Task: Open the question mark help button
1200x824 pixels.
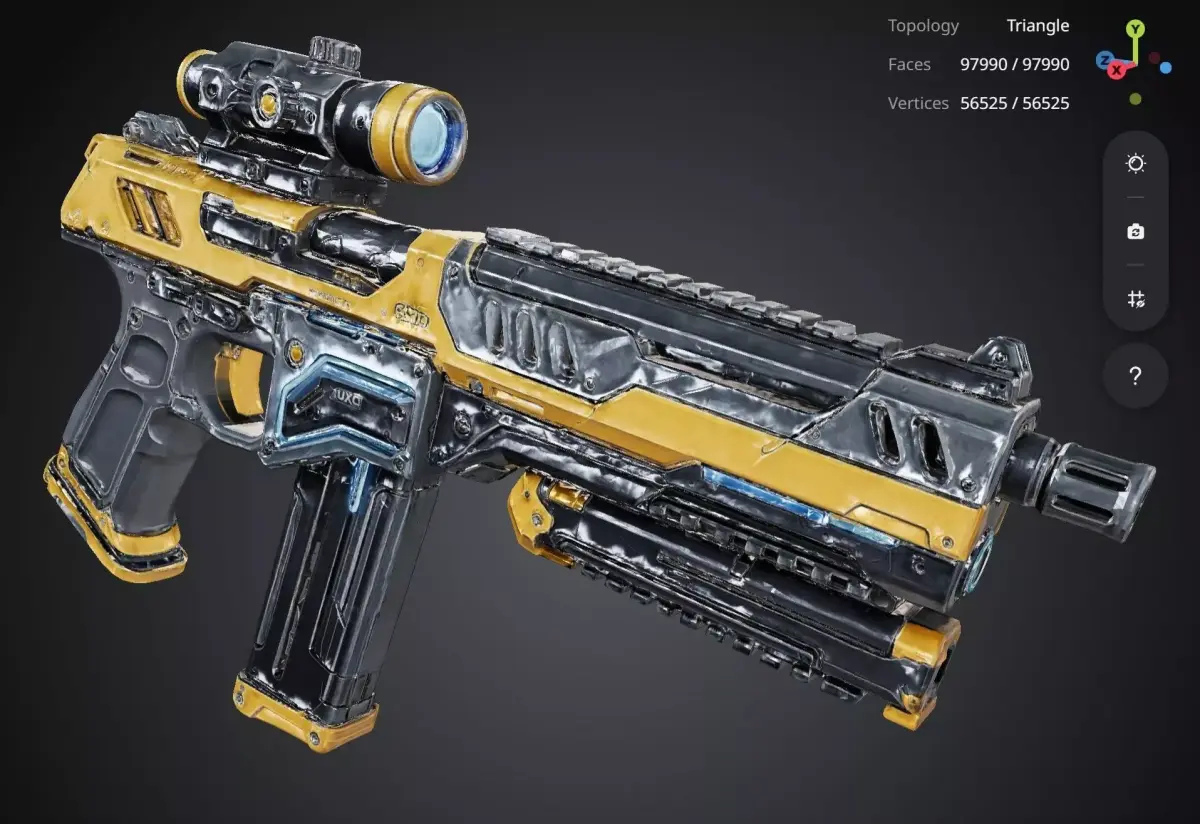Action: coord(1135,376)
